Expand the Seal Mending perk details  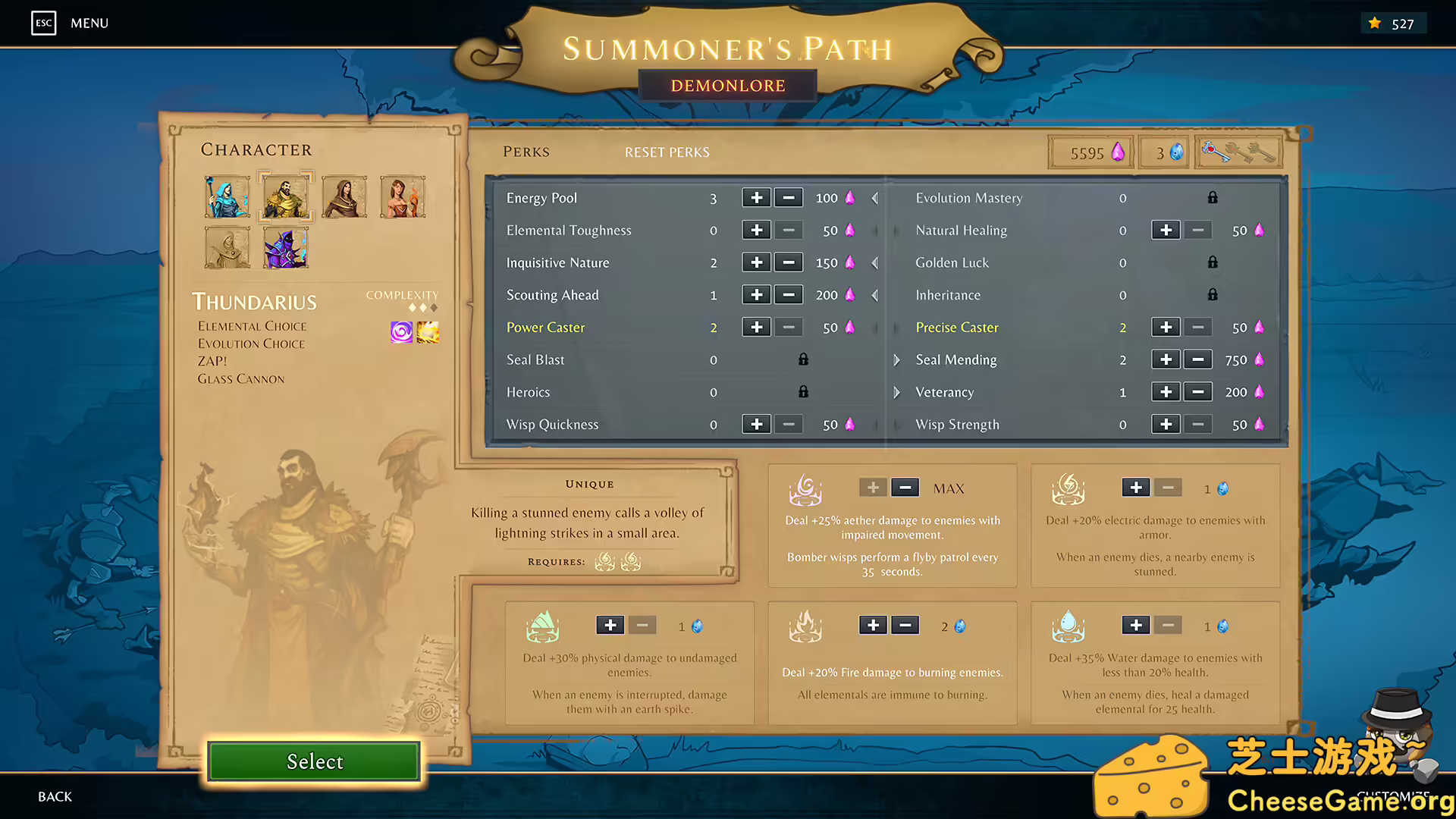(896, 359)
